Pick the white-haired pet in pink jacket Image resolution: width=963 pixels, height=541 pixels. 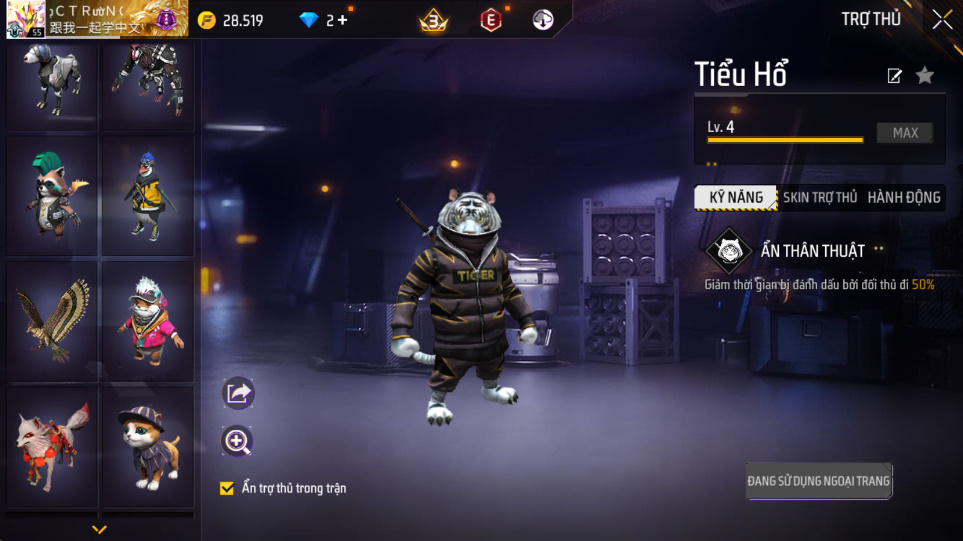tap(148, 320)
